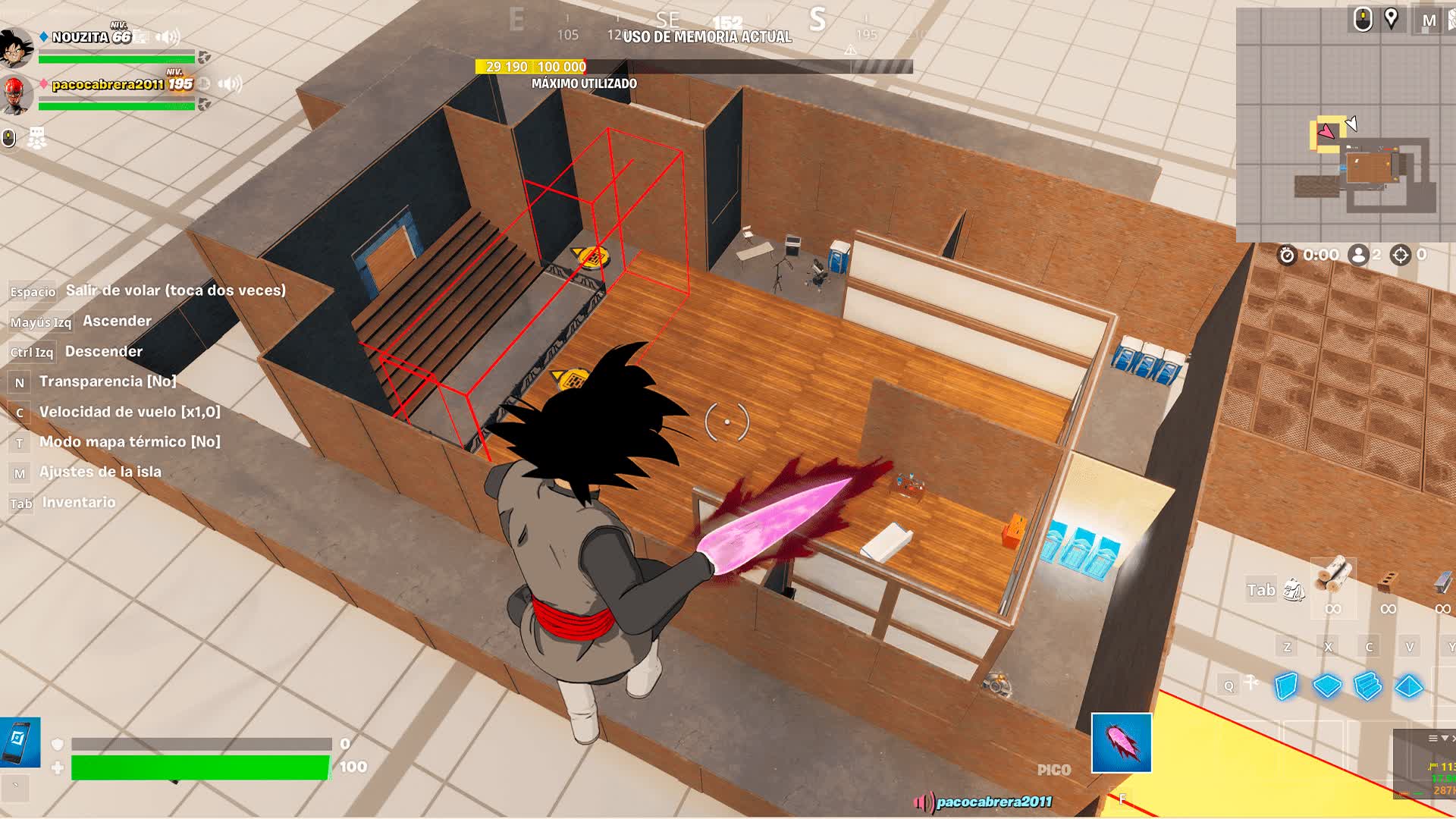Select the floor build piece icon
Screen dimensions: 1456x819
(1327, 686)
